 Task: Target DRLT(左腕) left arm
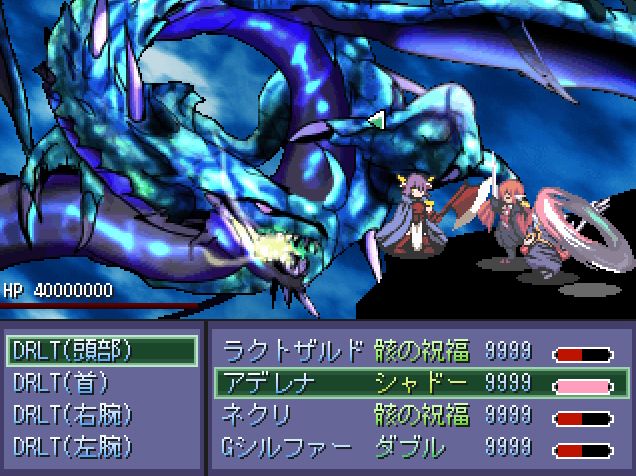click(x=100, y=446)
